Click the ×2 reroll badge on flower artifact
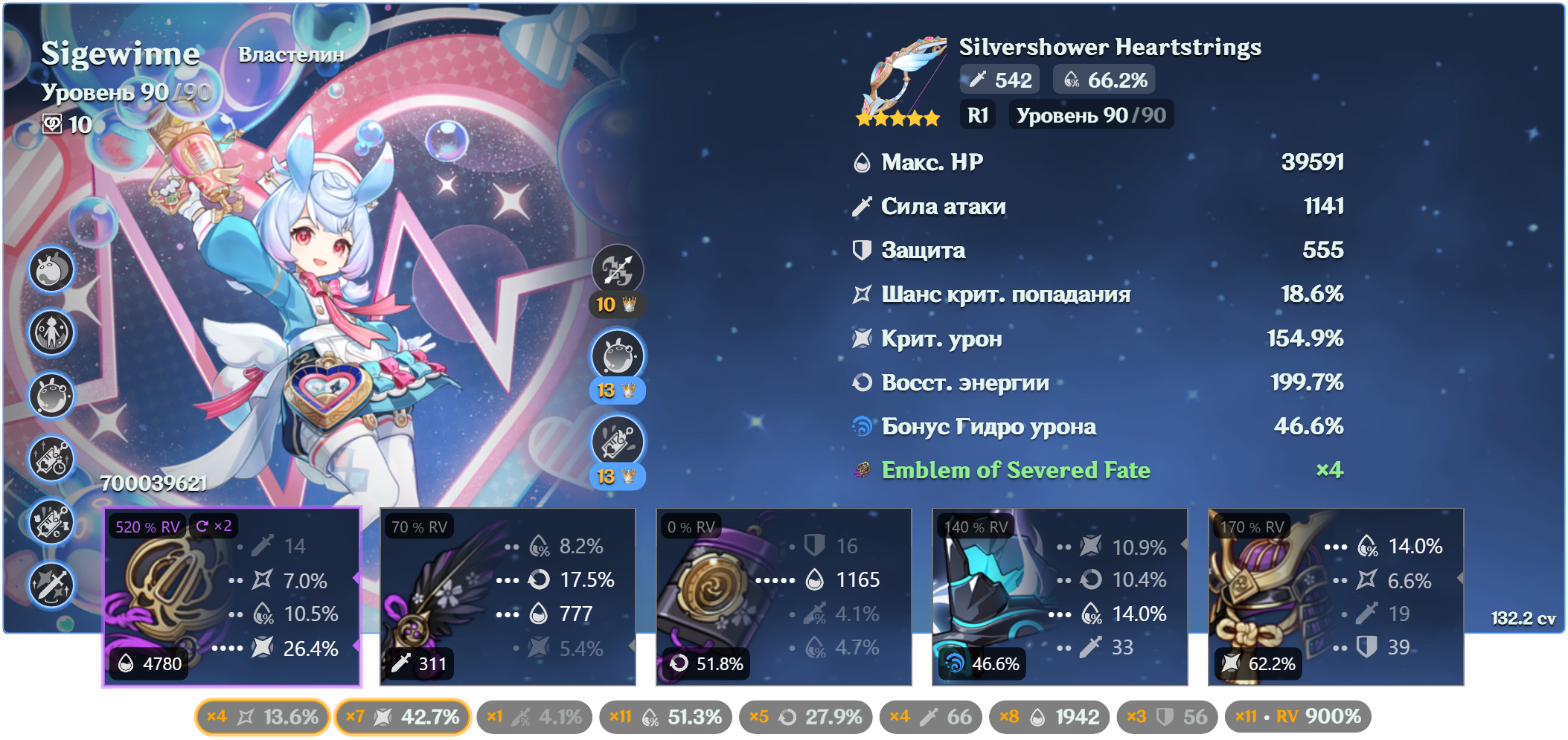The width and height of the screenshot is (1568, 740). (214, 527)
